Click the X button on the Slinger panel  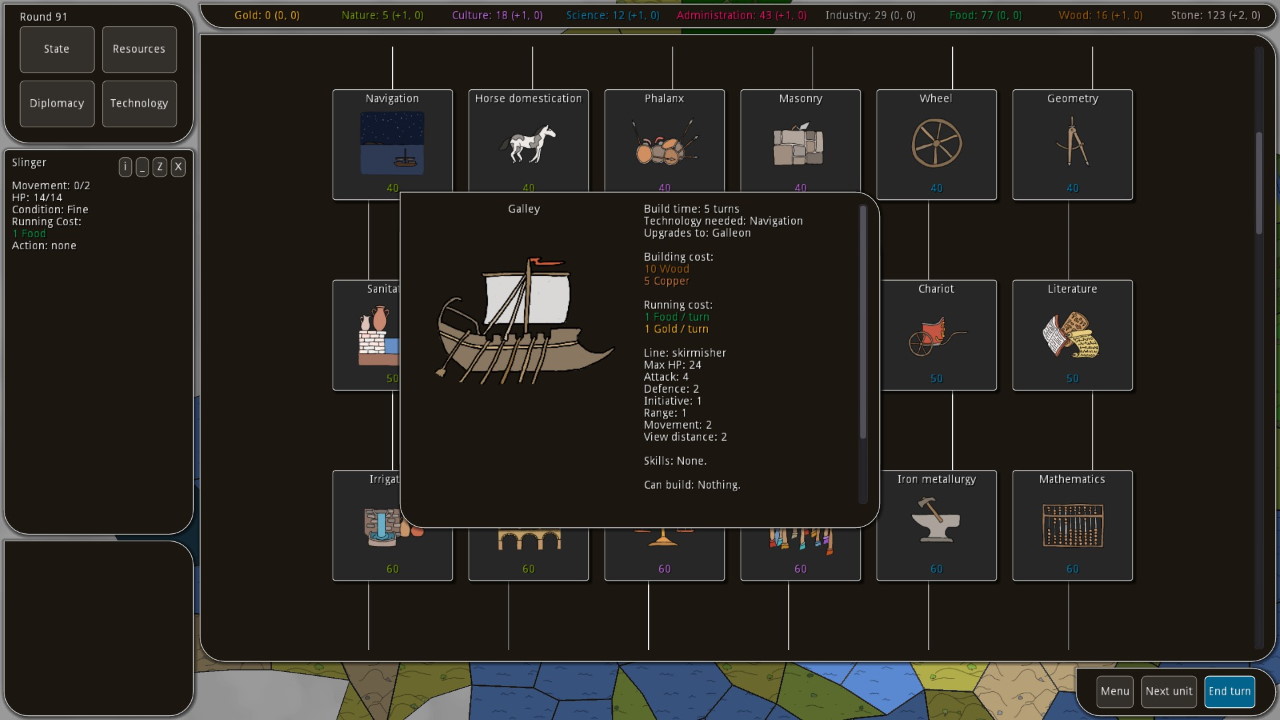click(178, 167)
